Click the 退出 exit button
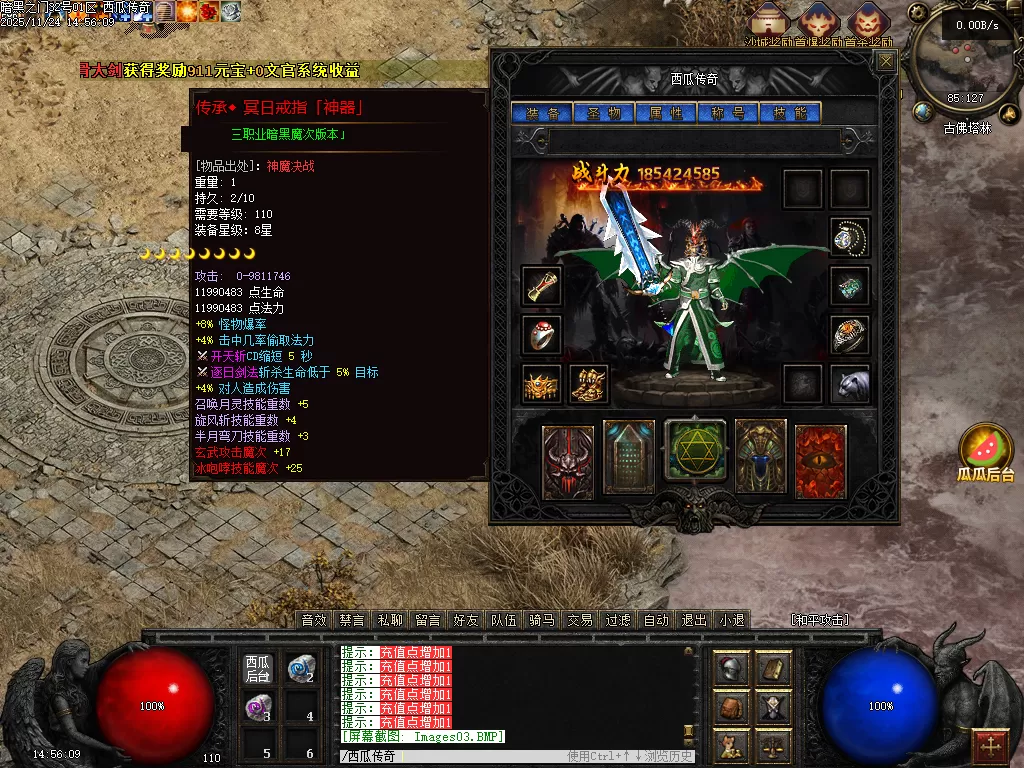The width and height of the screenshot is (1024, 768). [x=694, y=620]
